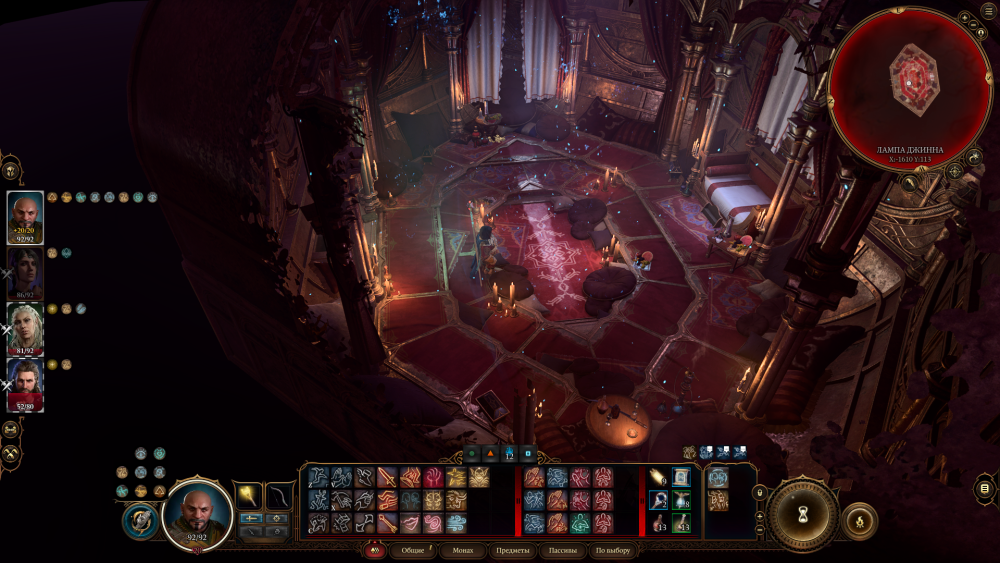1000x563 pixels.
Task: Select the glowing melee weapon slot
Action: pyautogui.click(x=248, y=494)
